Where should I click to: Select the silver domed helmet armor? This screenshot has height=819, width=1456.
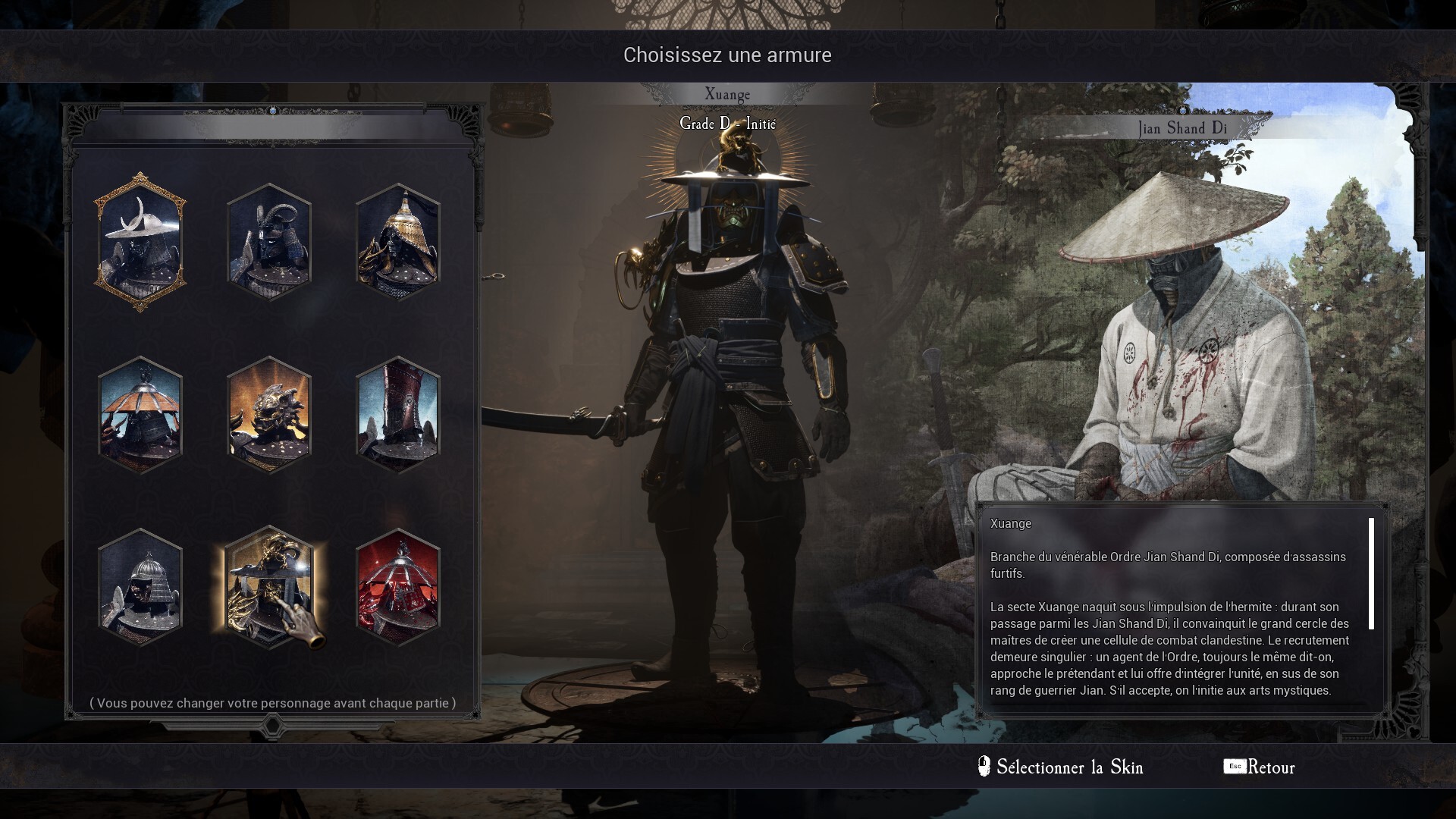point(140,588)
